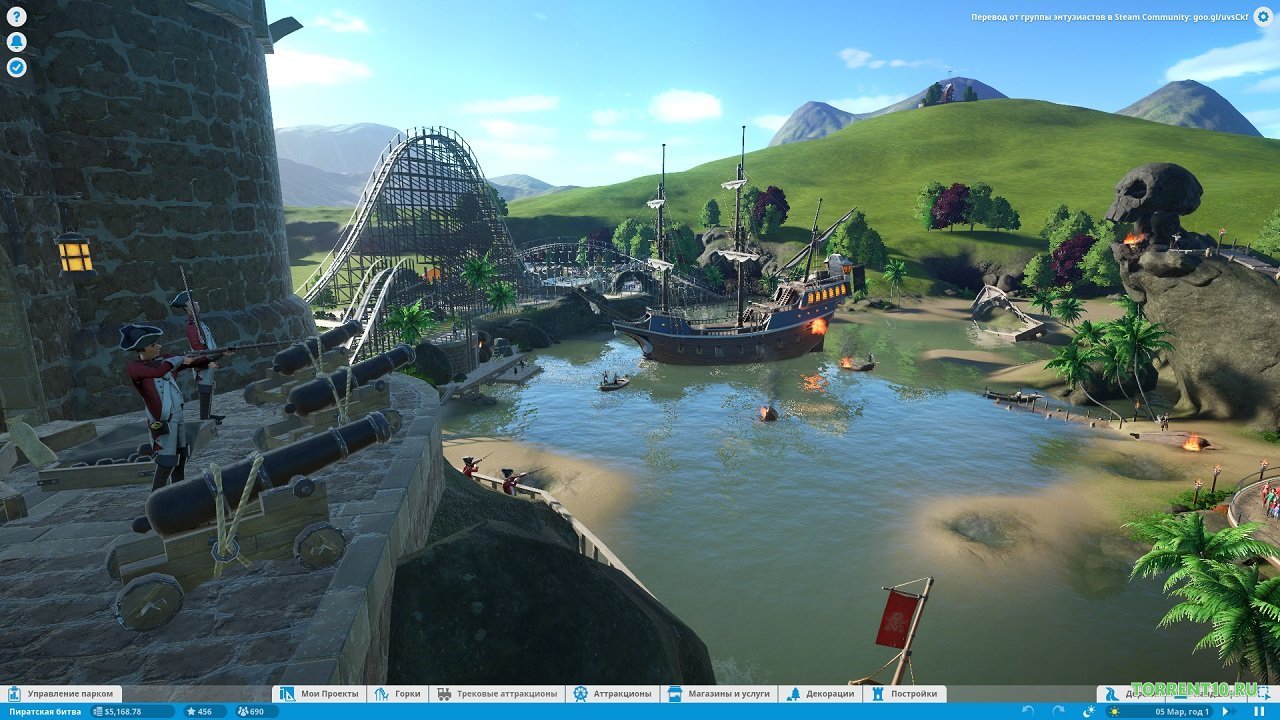This screenshot has width=1280, height=720.
Task: Pause the game simulation
Action: tap(1260, 711)
